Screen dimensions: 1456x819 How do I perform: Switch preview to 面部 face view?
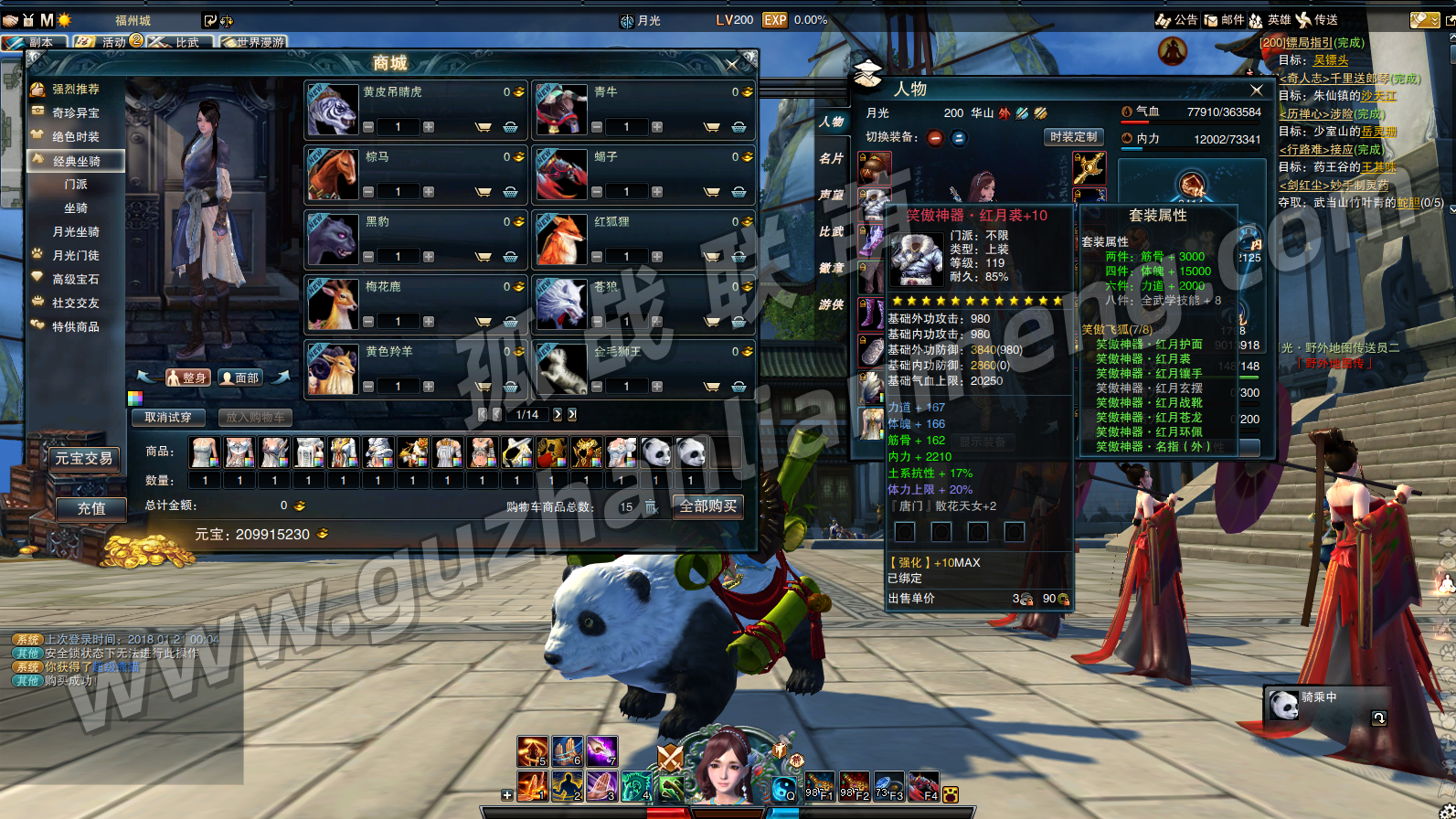click(x=241, y=378)
